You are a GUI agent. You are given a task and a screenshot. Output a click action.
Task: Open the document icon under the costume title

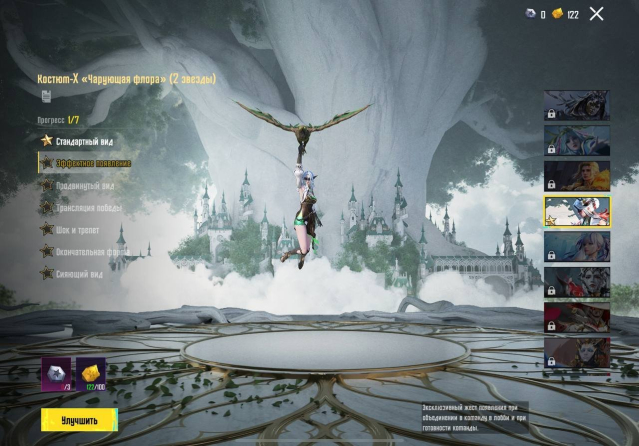(46, 96)
